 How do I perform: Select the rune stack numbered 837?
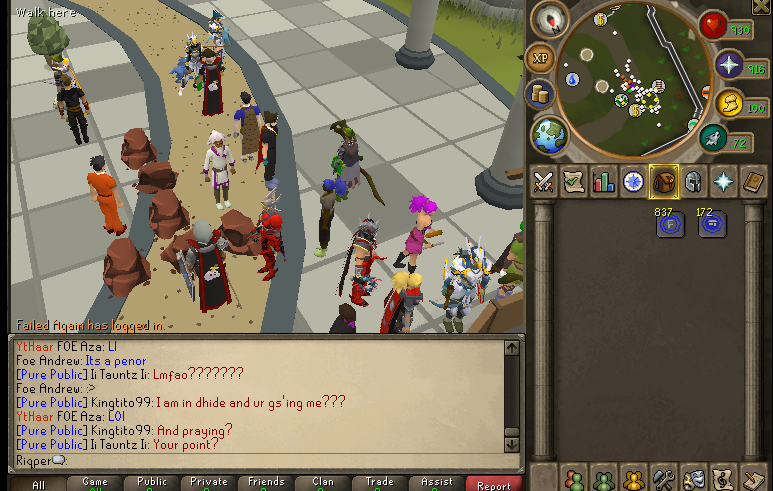coord(669,223)
